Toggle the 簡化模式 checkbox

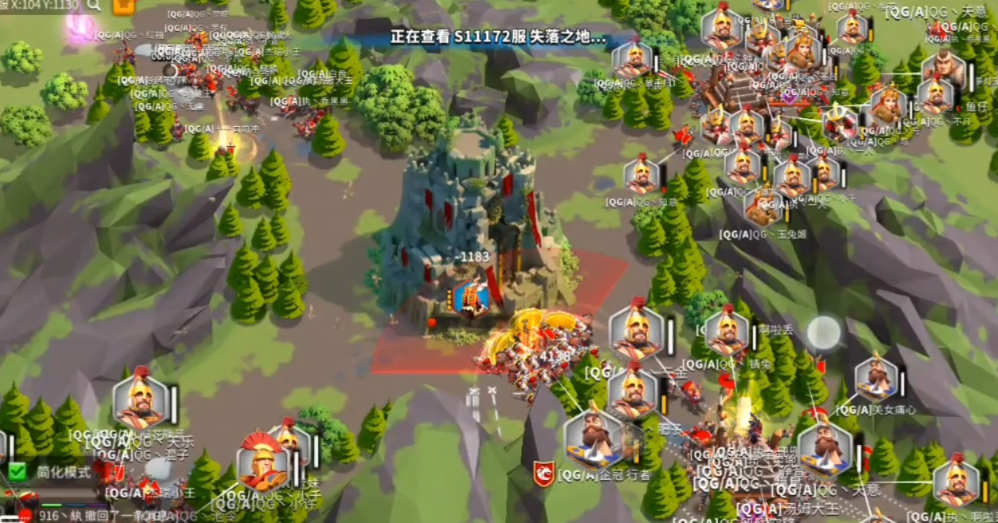(x=18, y=471)
